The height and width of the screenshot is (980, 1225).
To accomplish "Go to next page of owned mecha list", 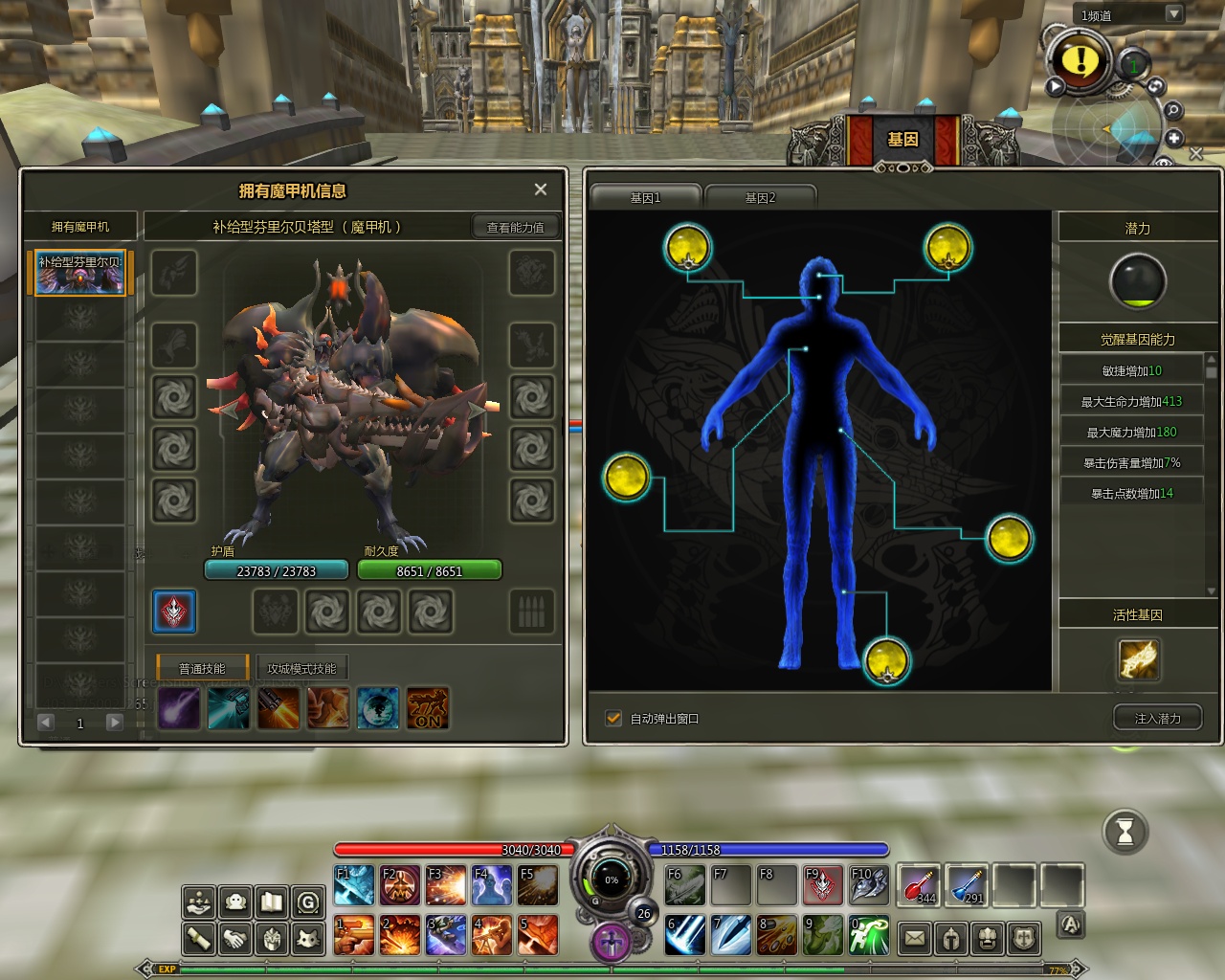I will 115,723.
